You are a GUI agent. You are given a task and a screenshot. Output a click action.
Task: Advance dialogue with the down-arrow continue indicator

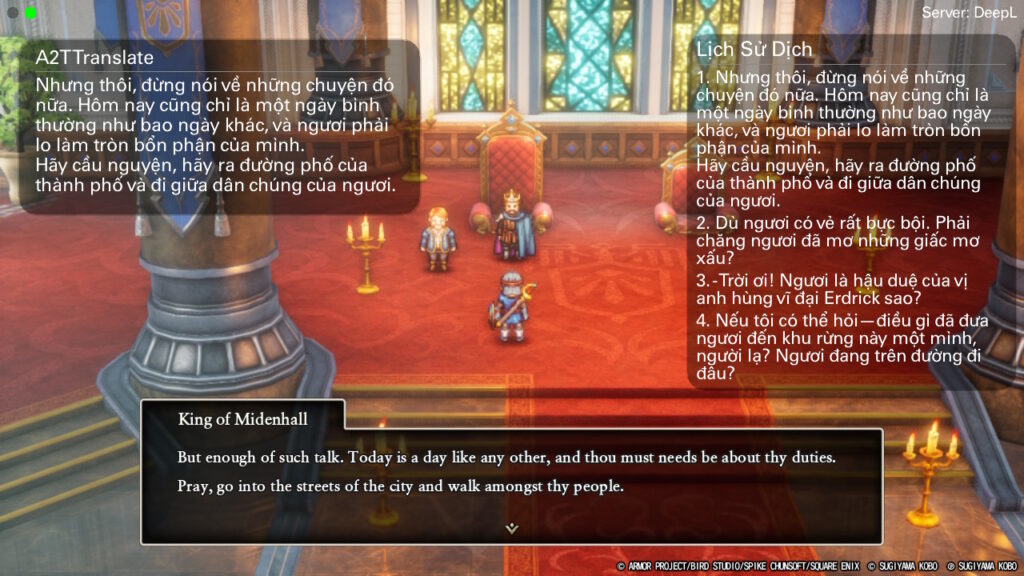click(x=511, y=528)
